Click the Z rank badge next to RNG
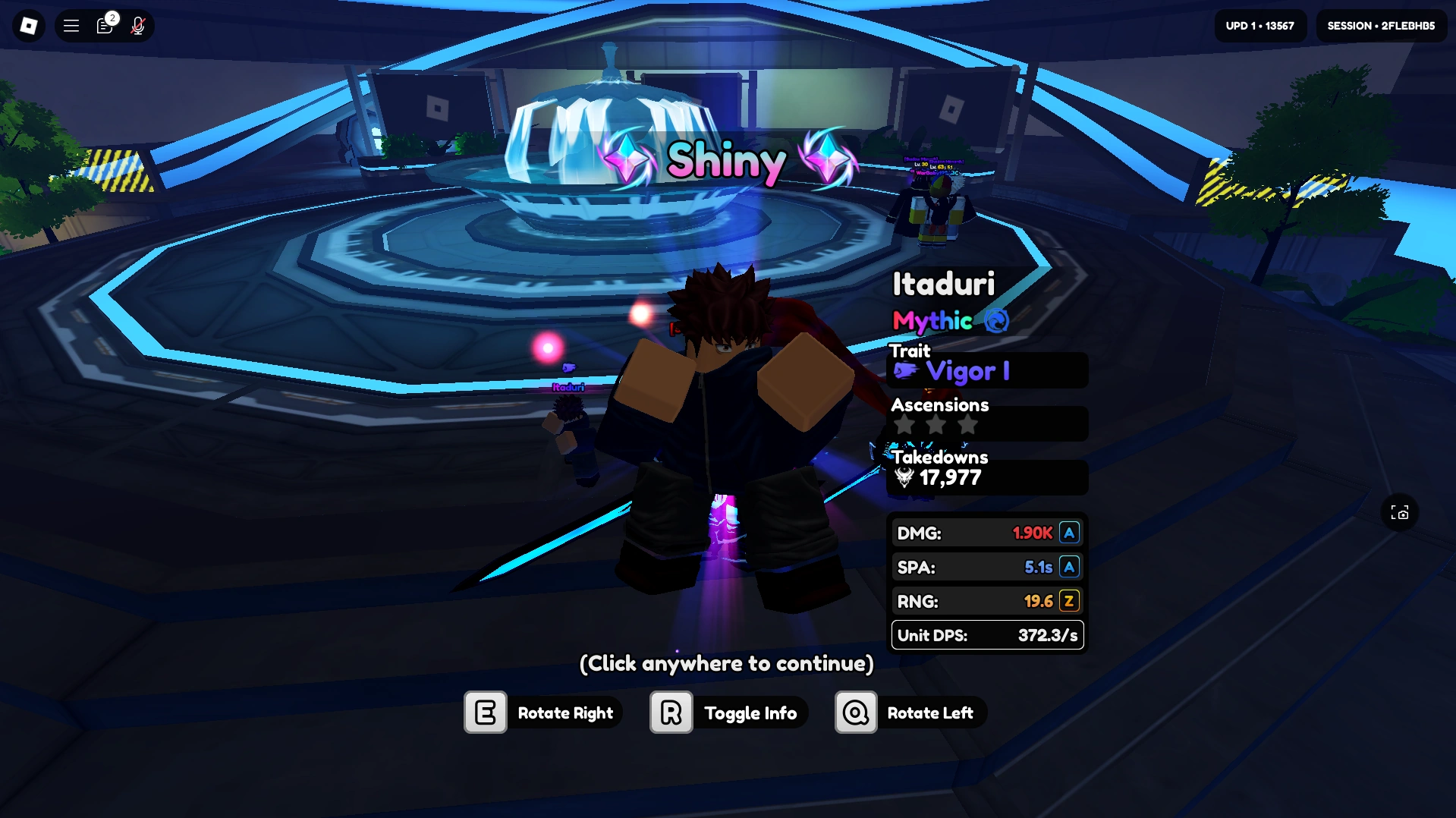Image resolution: width=1456 pixels, height=818 pixels. click(x=1069, y=600)
